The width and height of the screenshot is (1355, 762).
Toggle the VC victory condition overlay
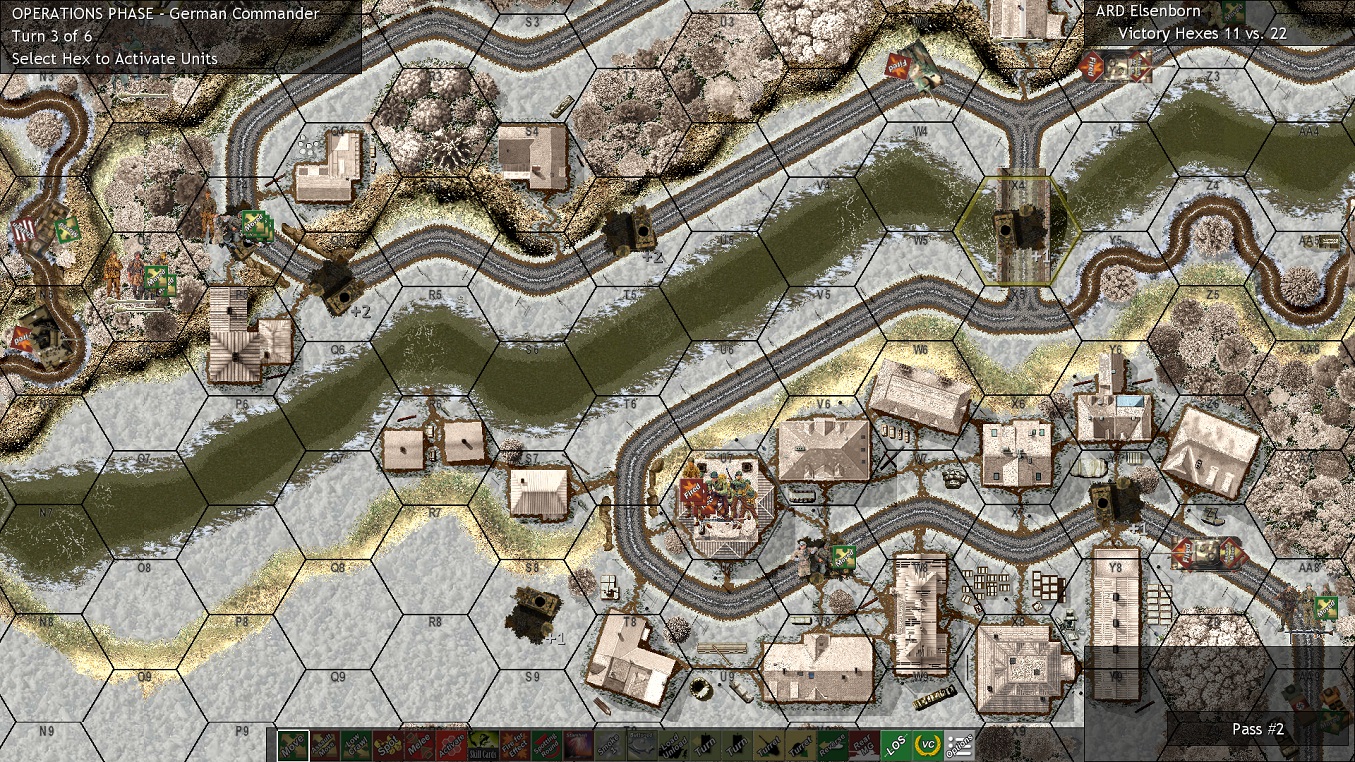point(927,744)
